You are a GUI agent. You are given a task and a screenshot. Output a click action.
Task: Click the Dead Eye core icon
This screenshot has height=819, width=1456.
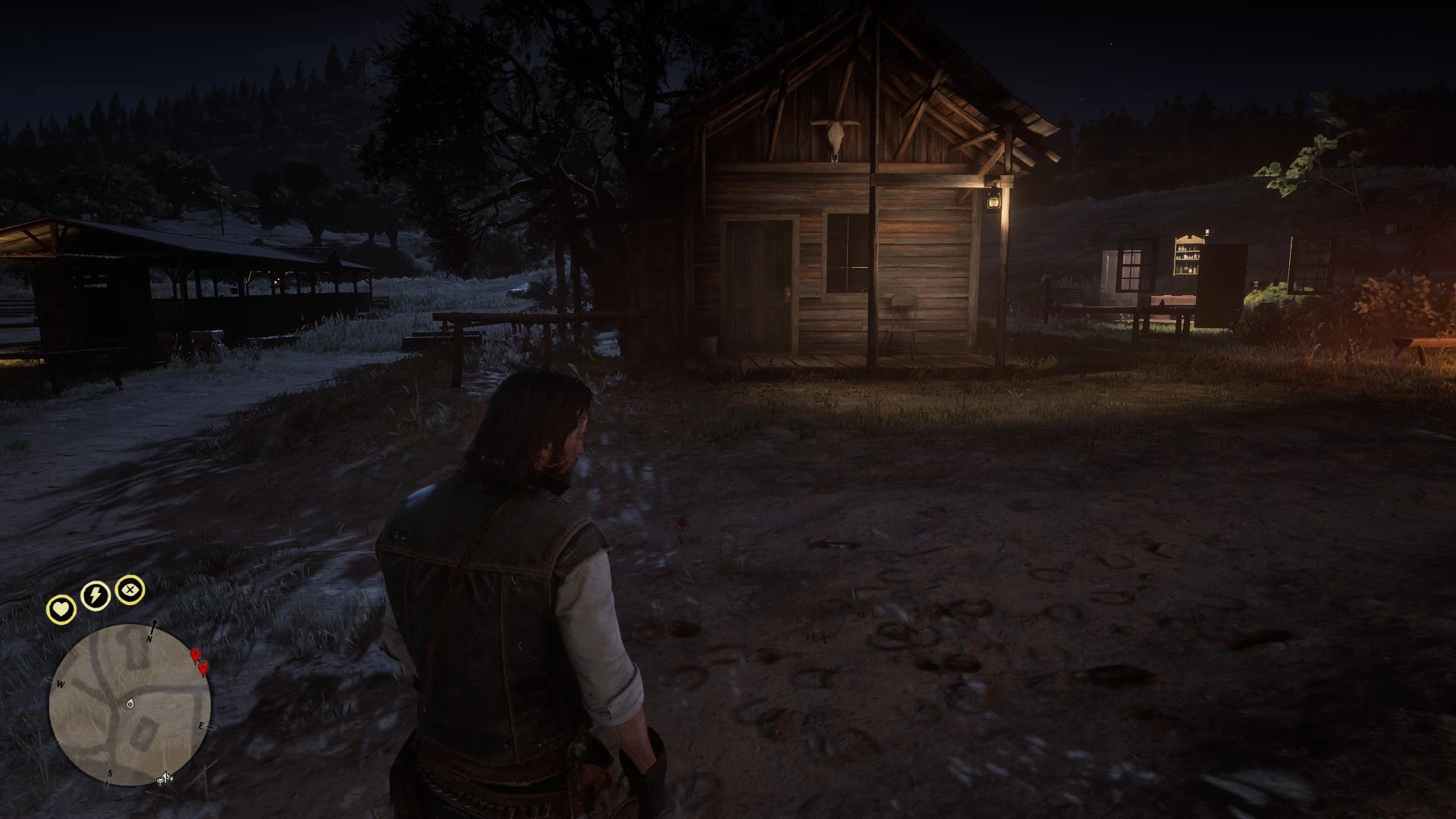click(x=130, y=589)
